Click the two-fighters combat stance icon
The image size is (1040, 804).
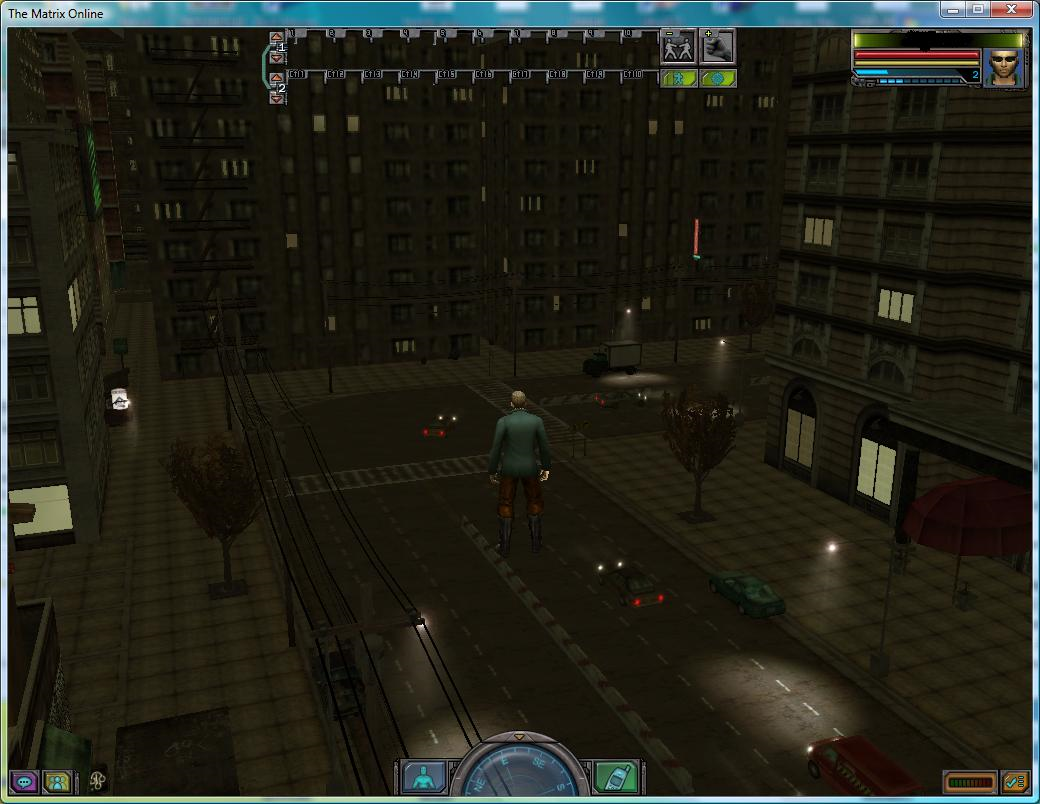click(679, 47)
